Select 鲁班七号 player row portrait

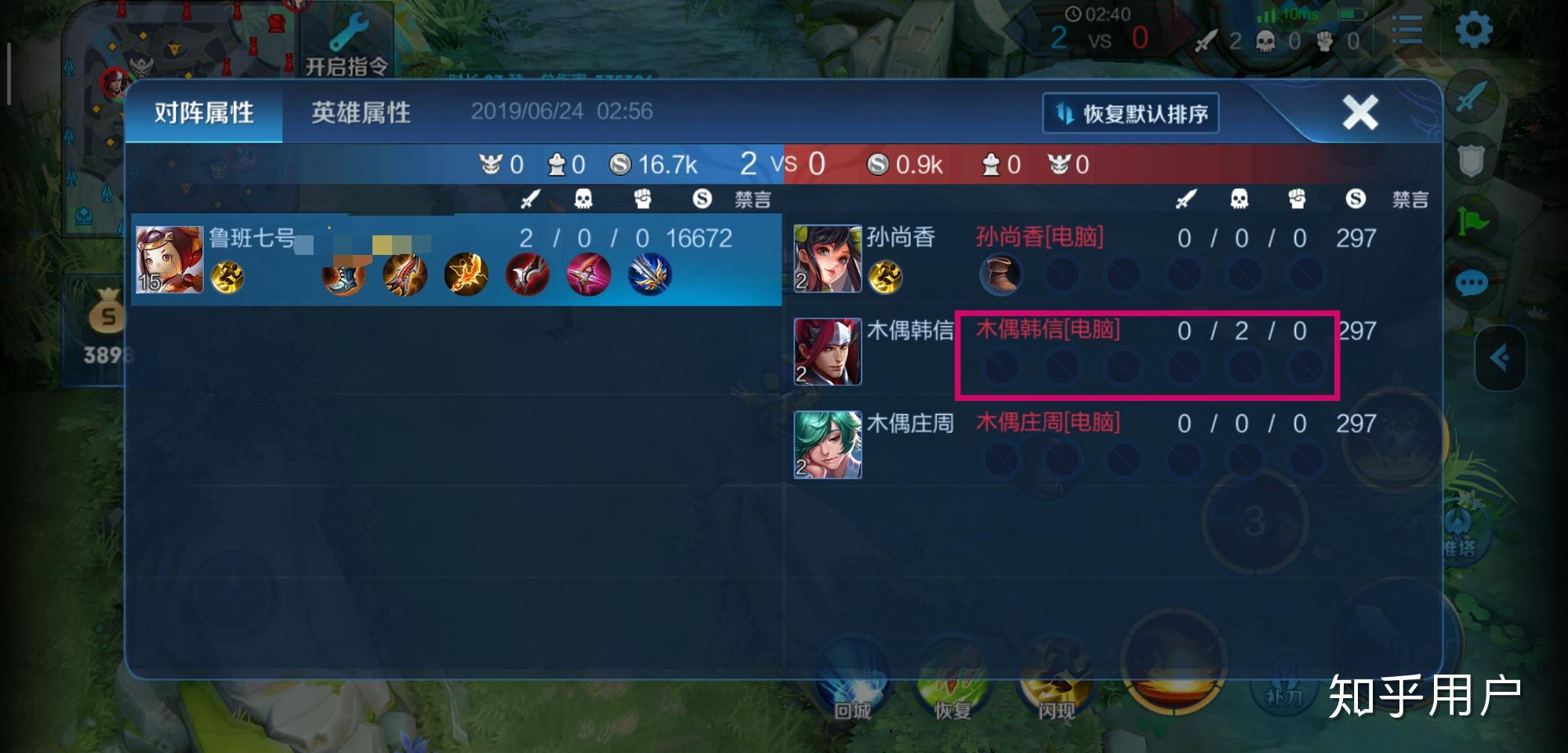pyautogui.click(x=169, y=260)
